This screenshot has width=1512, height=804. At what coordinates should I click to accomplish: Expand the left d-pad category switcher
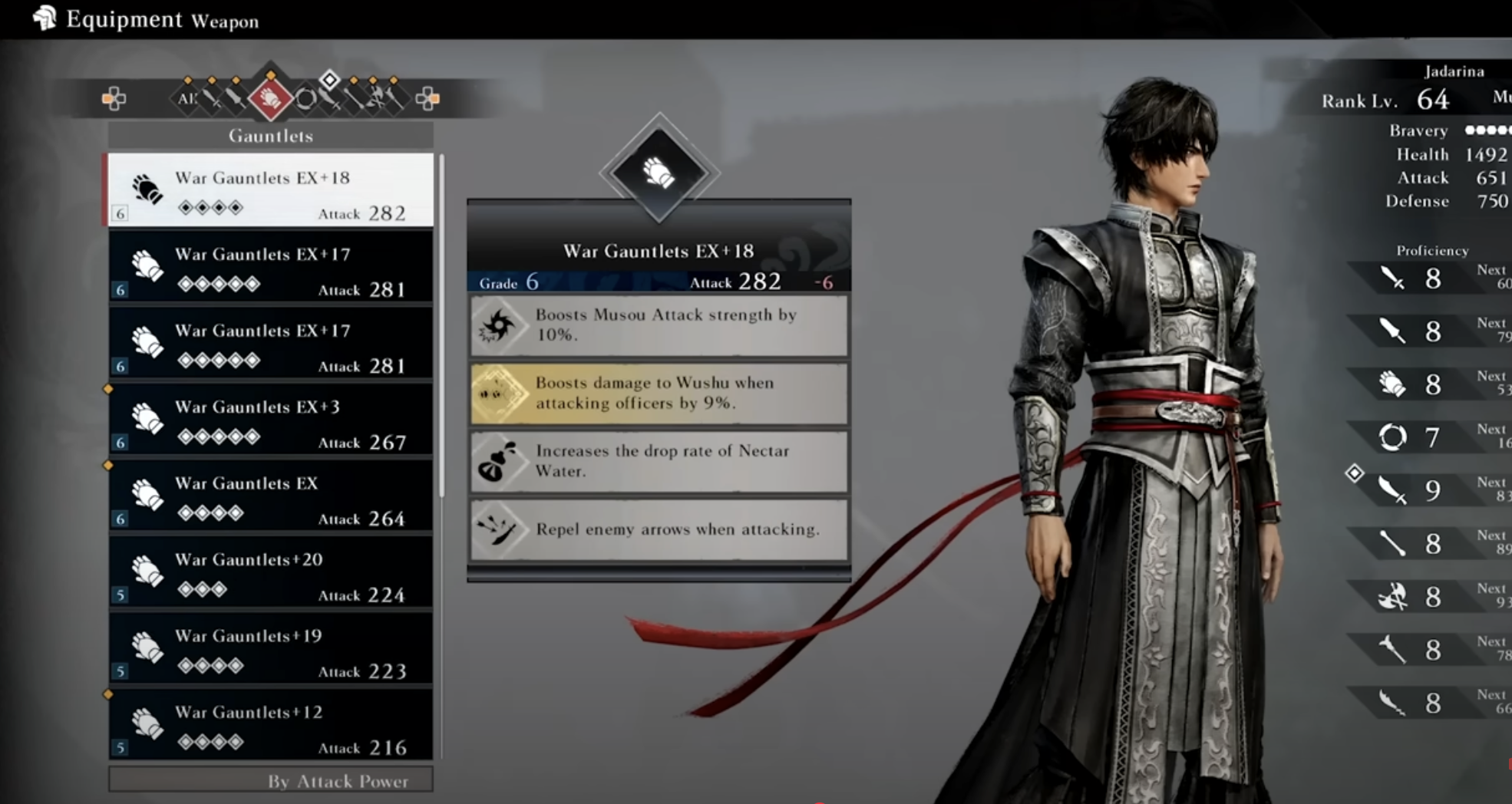click(115, 100)
